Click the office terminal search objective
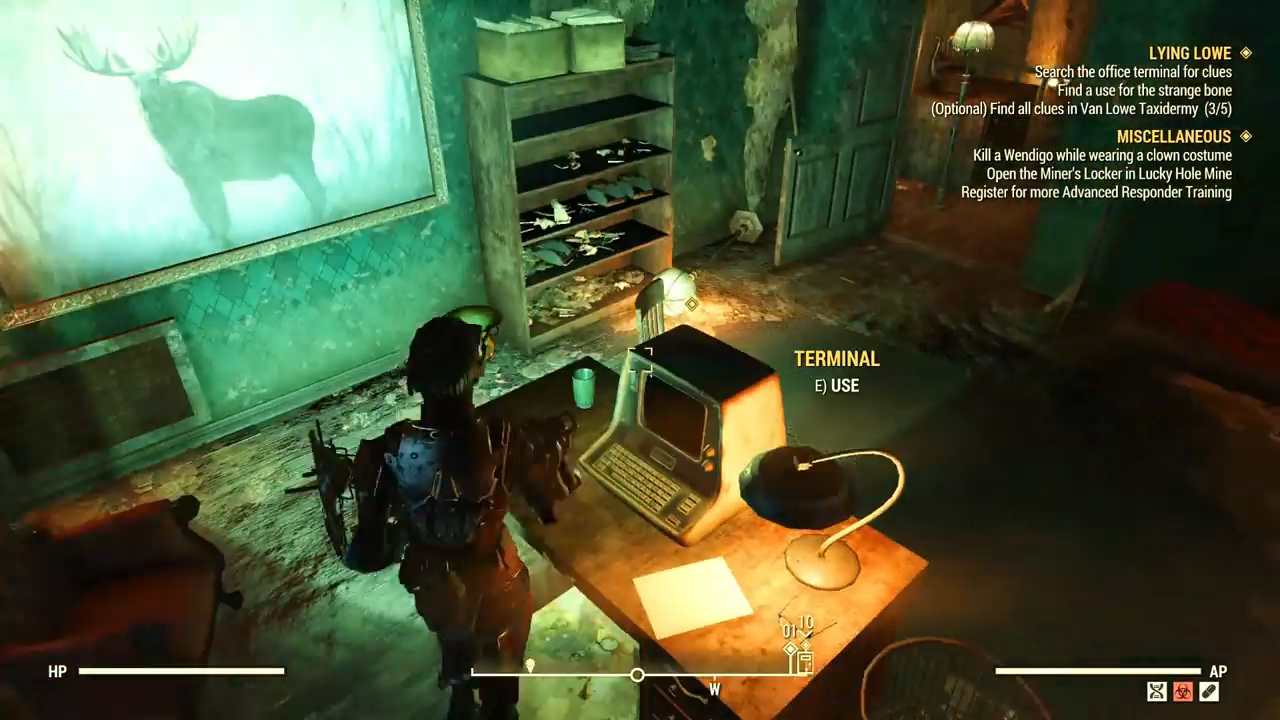The width and height of the screenshot is (1280, 720). pos(1133,72)
